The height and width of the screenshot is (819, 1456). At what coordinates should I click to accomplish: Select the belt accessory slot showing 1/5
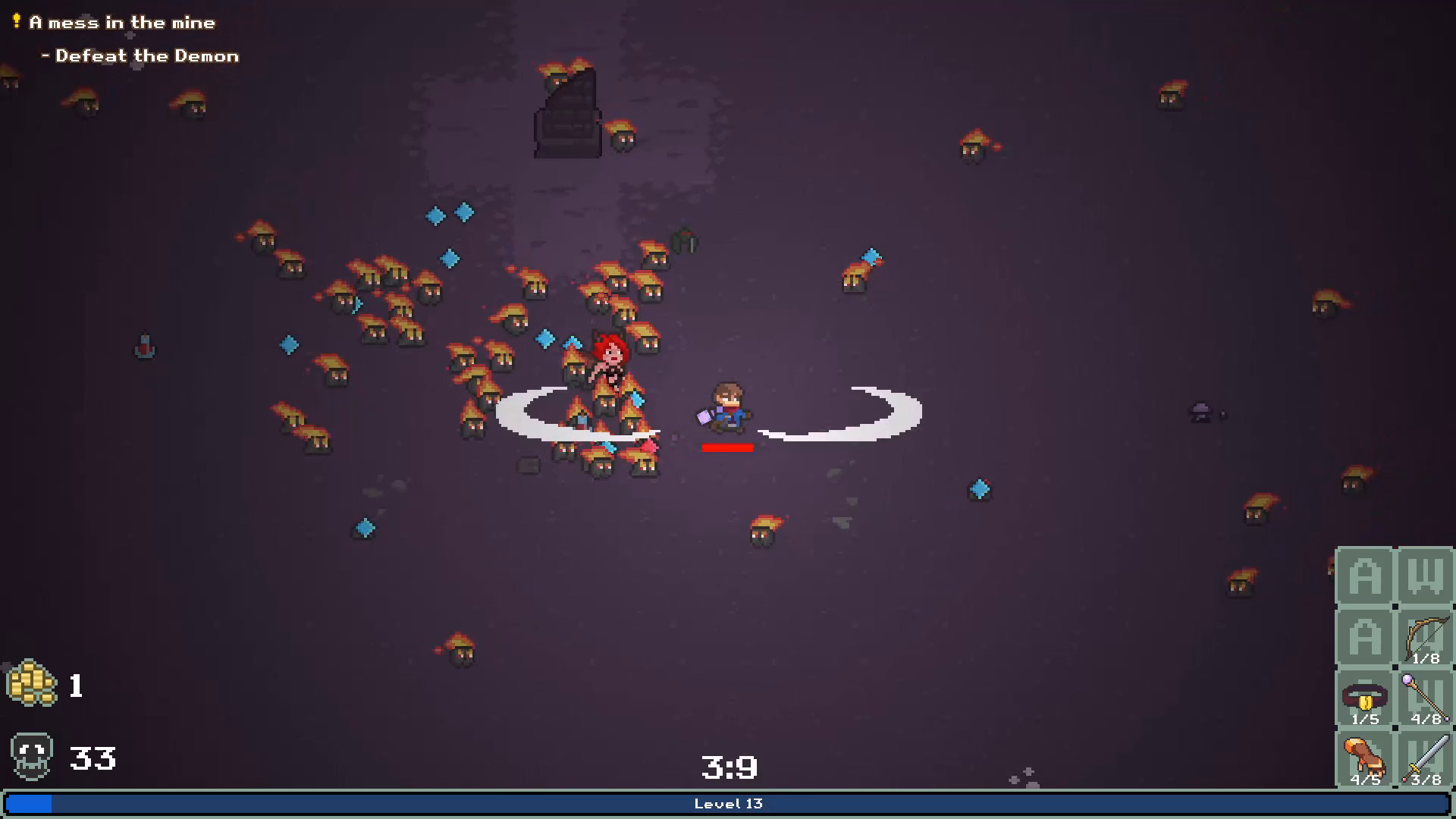tap(1365, 699)
